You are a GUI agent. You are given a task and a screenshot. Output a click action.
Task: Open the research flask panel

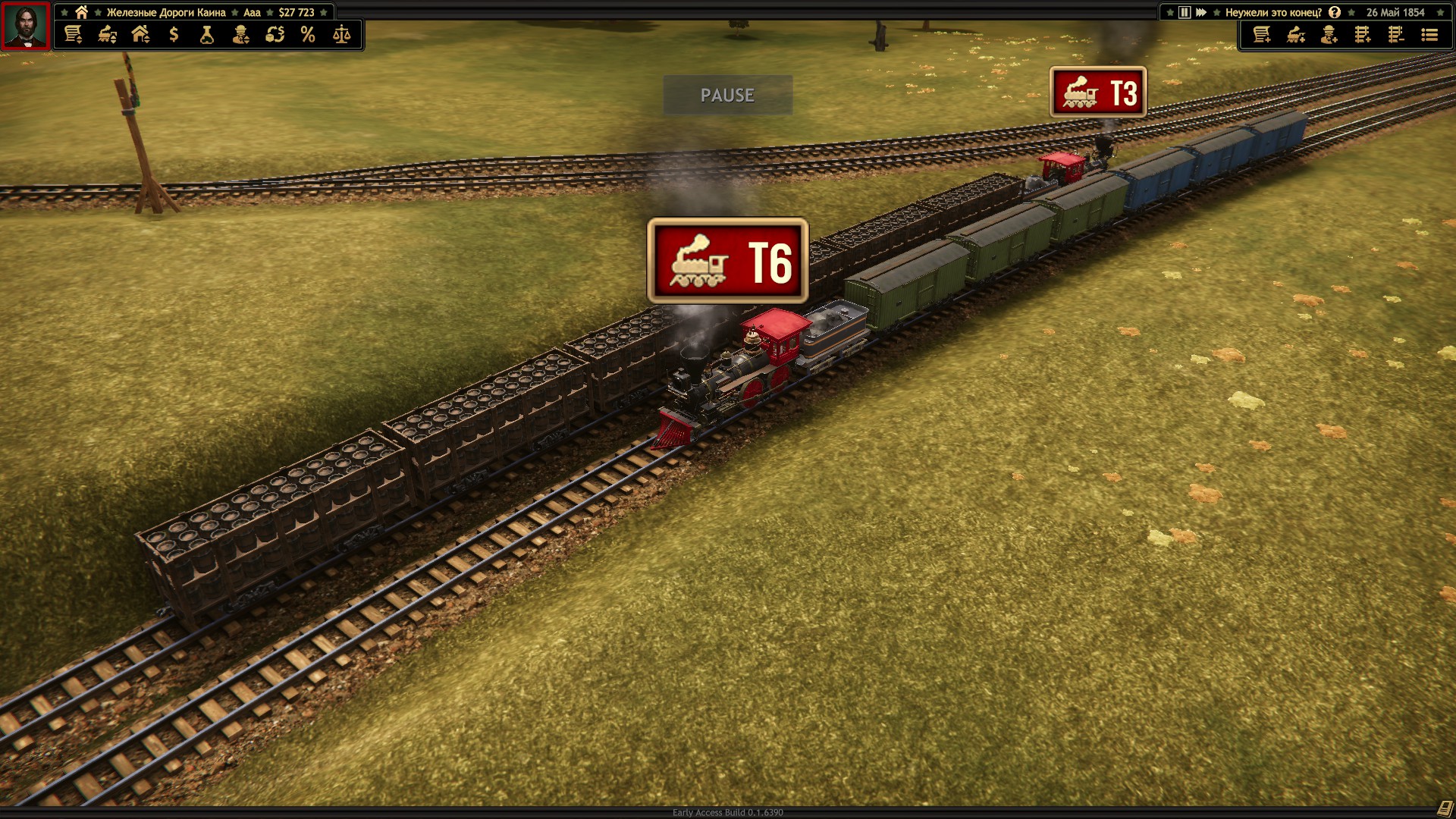pos(207,34)
